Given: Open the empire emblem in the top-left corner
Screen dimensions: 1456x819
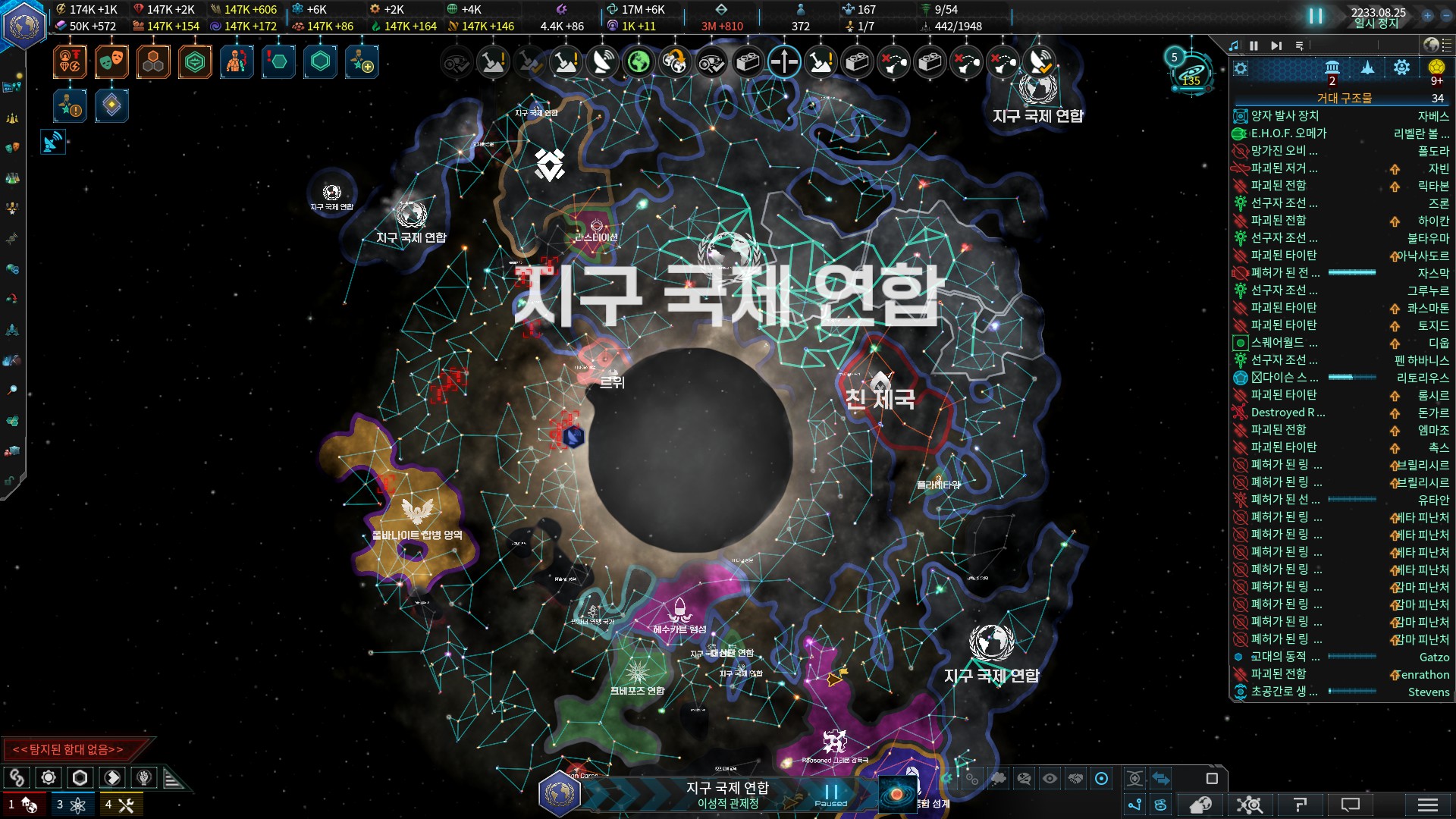Looking at the screenshot, I should point(24,24).
